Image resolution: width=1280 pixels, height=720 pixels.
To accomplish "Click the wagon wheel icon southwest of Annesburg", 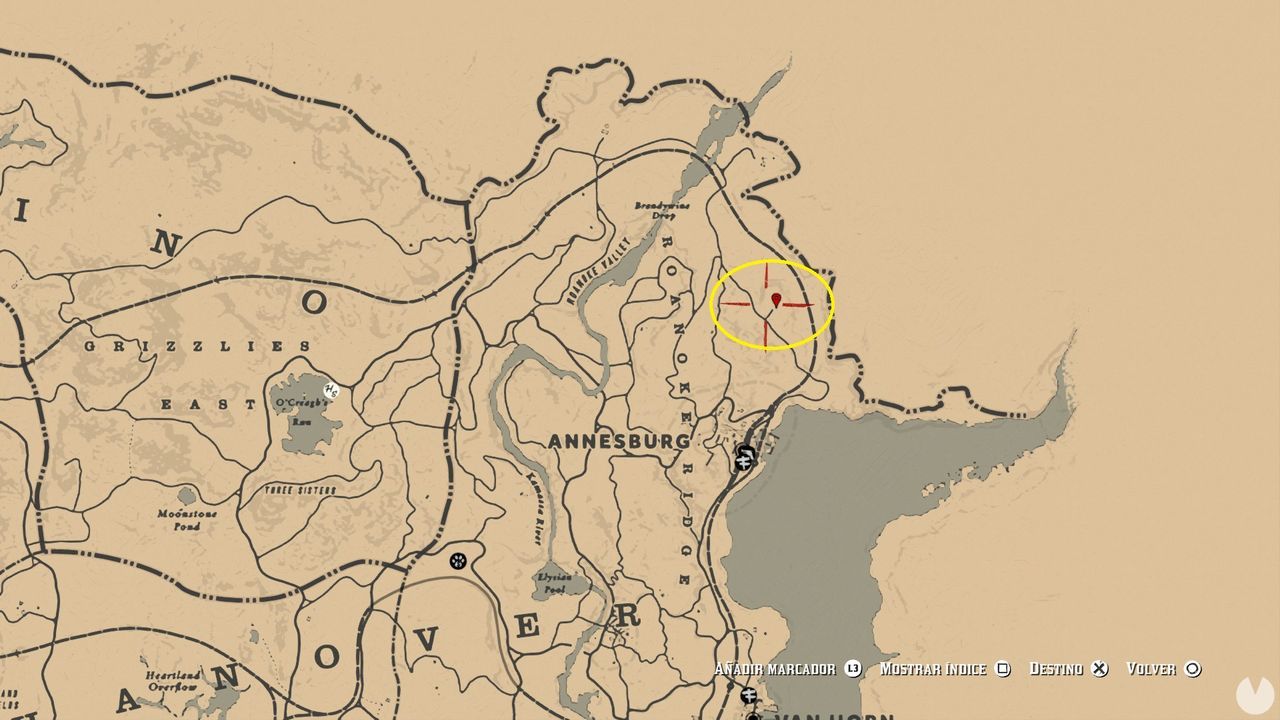I will click(460, 559).
